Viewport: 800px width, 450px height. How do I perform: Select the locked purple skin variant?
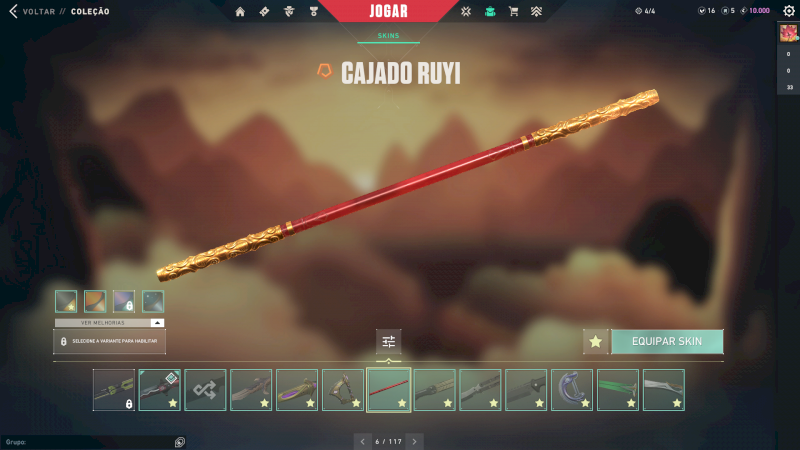(124, 301)
